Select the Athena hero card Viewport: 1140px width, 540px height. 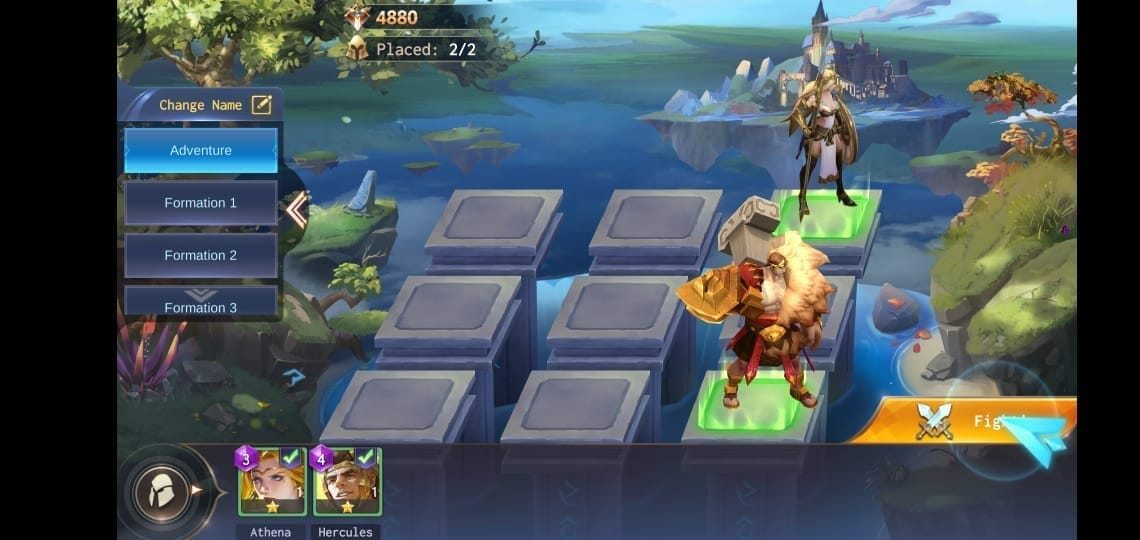272,482
